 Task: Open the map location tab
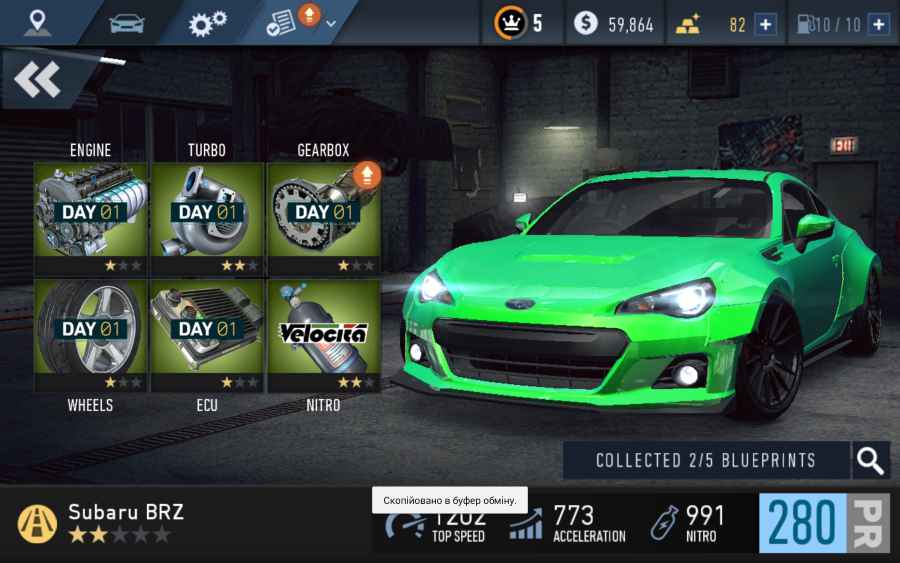(38, 22)
